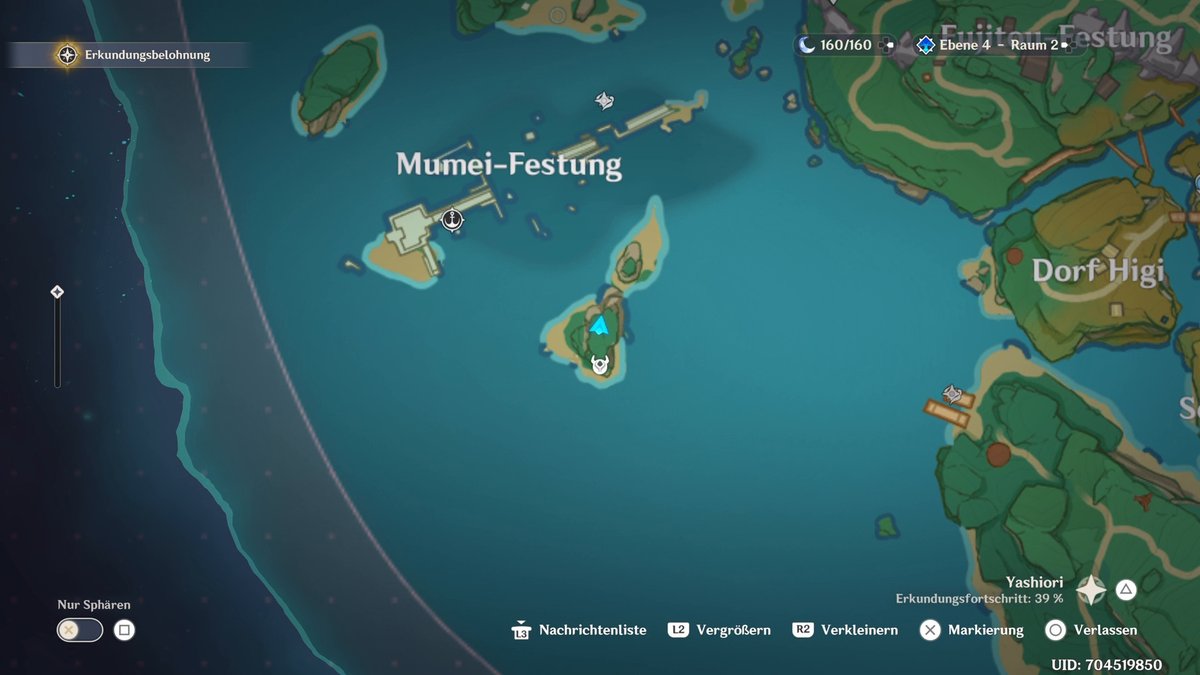Adjust the map zoom slider handle
The image size is (1200, 675).
57,292
